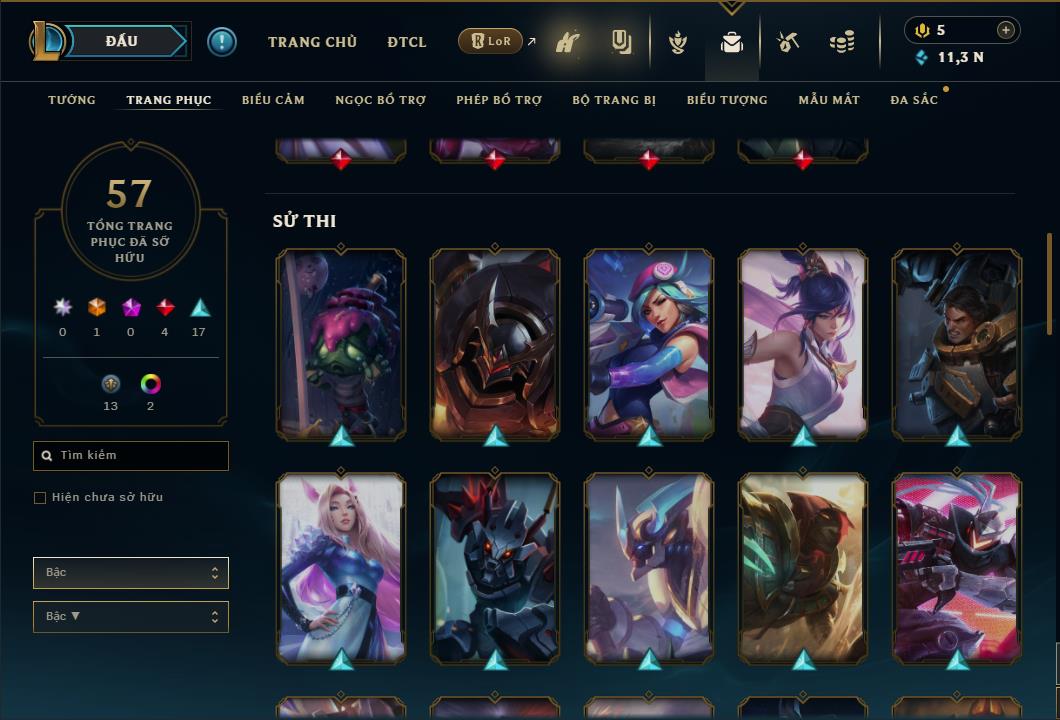Select the PHÉP BỔ TRỢ tab
Image resolution: width=1060 pixels, height=720 pixels.
(x=499, y=100)
